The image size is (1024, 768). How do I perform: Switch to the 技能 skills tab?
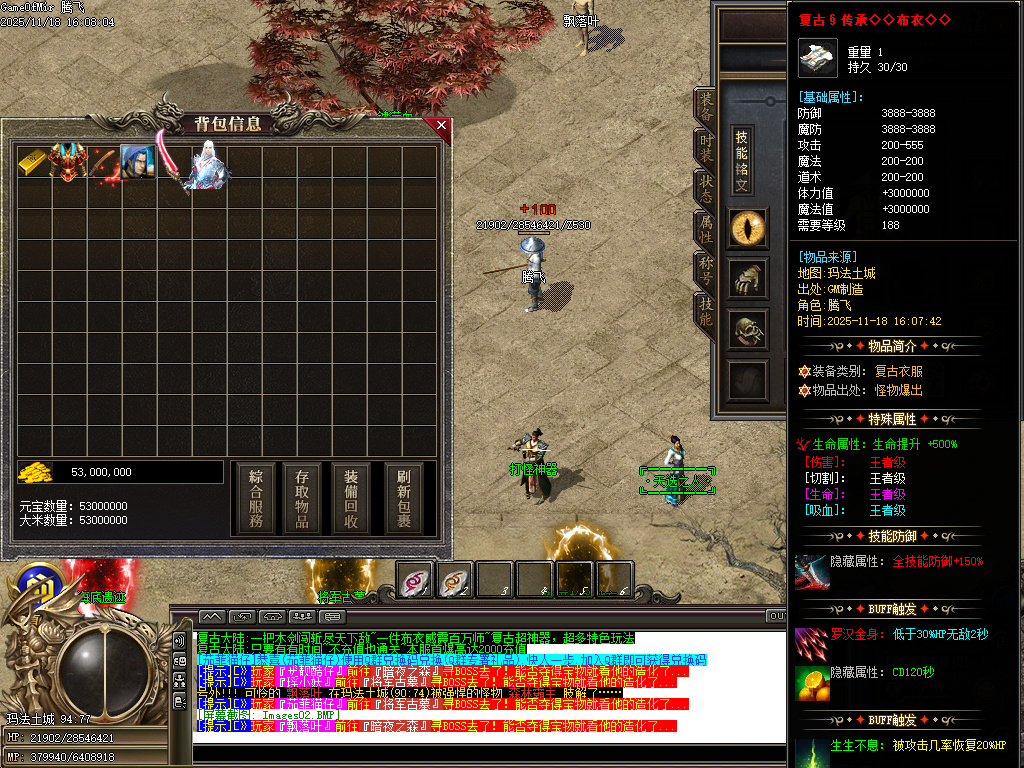(706, 312)
